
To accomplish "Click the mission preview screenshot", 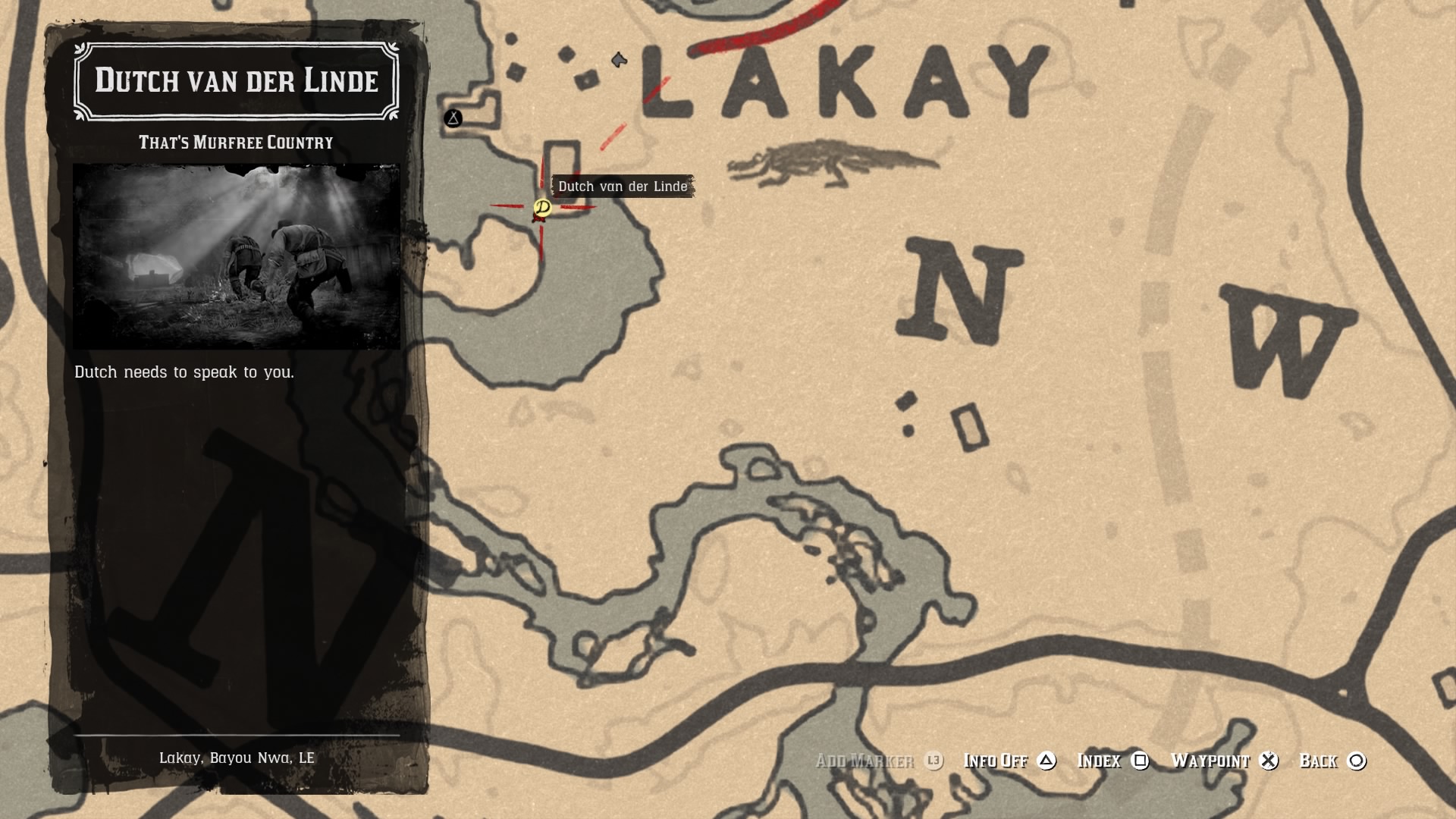I will pos(237,254).
